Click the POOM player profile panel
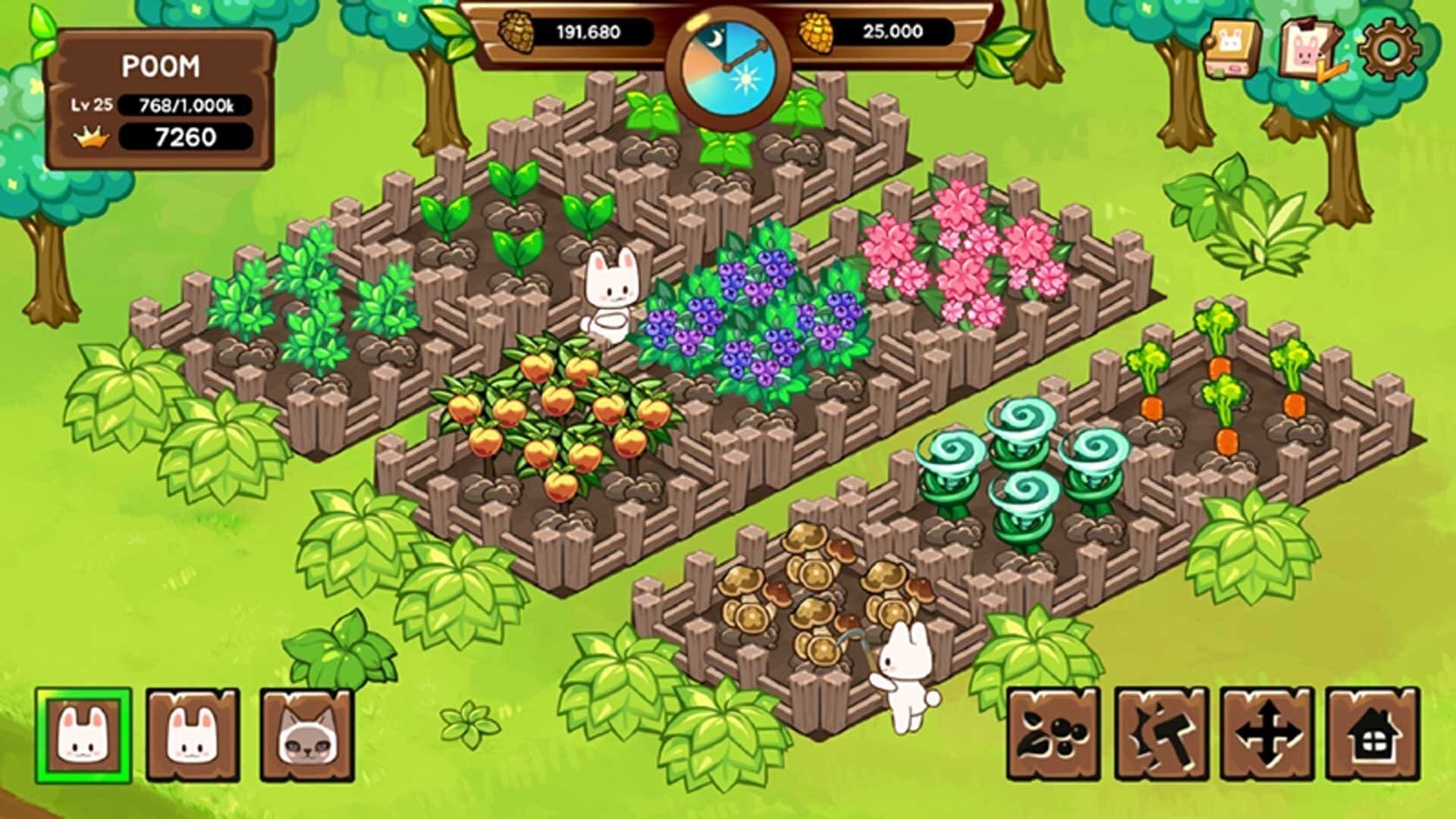1456x819 pixels. pos(160,99)
